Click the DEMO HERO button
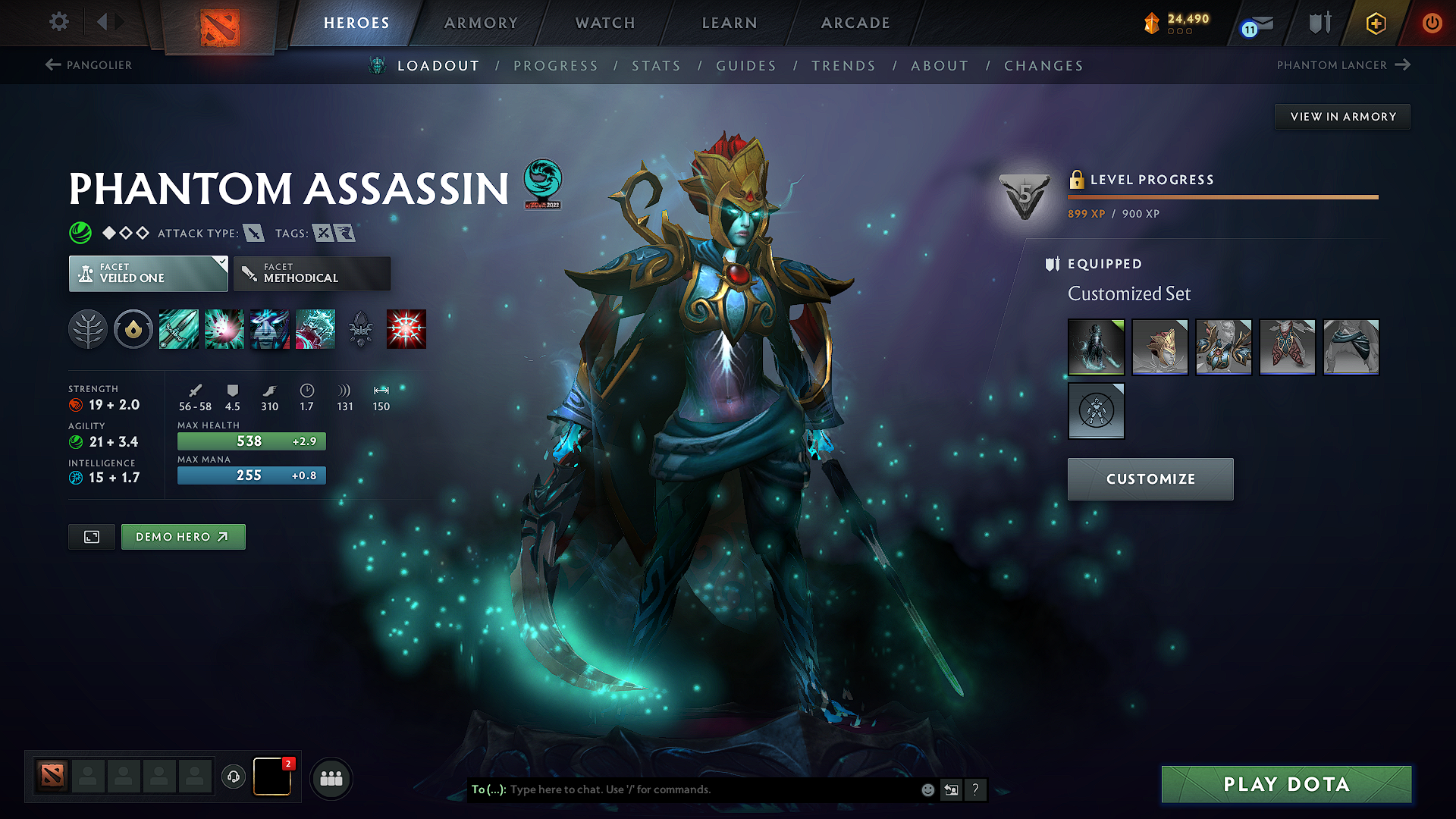The height and width of the screenshot is (819, 1456). click(183, 536)
